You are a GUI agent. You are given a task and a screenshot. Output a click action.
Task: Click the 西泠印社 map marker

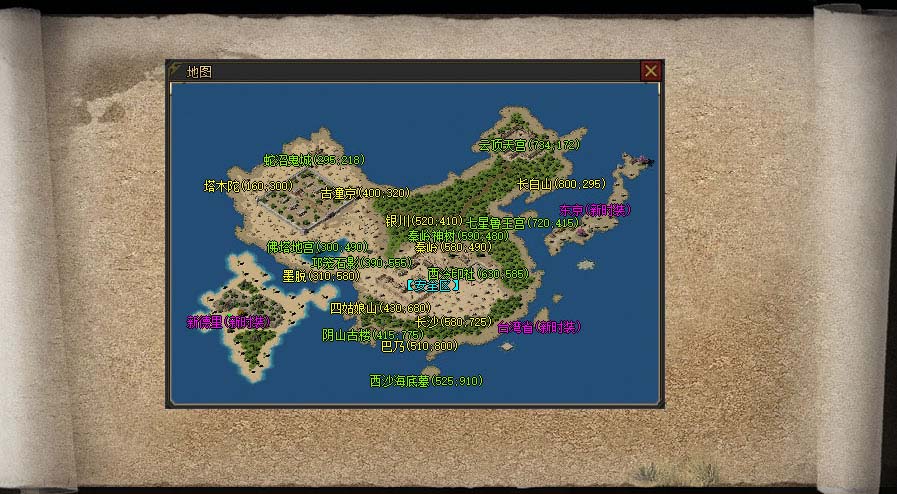(x=477, y=273)
